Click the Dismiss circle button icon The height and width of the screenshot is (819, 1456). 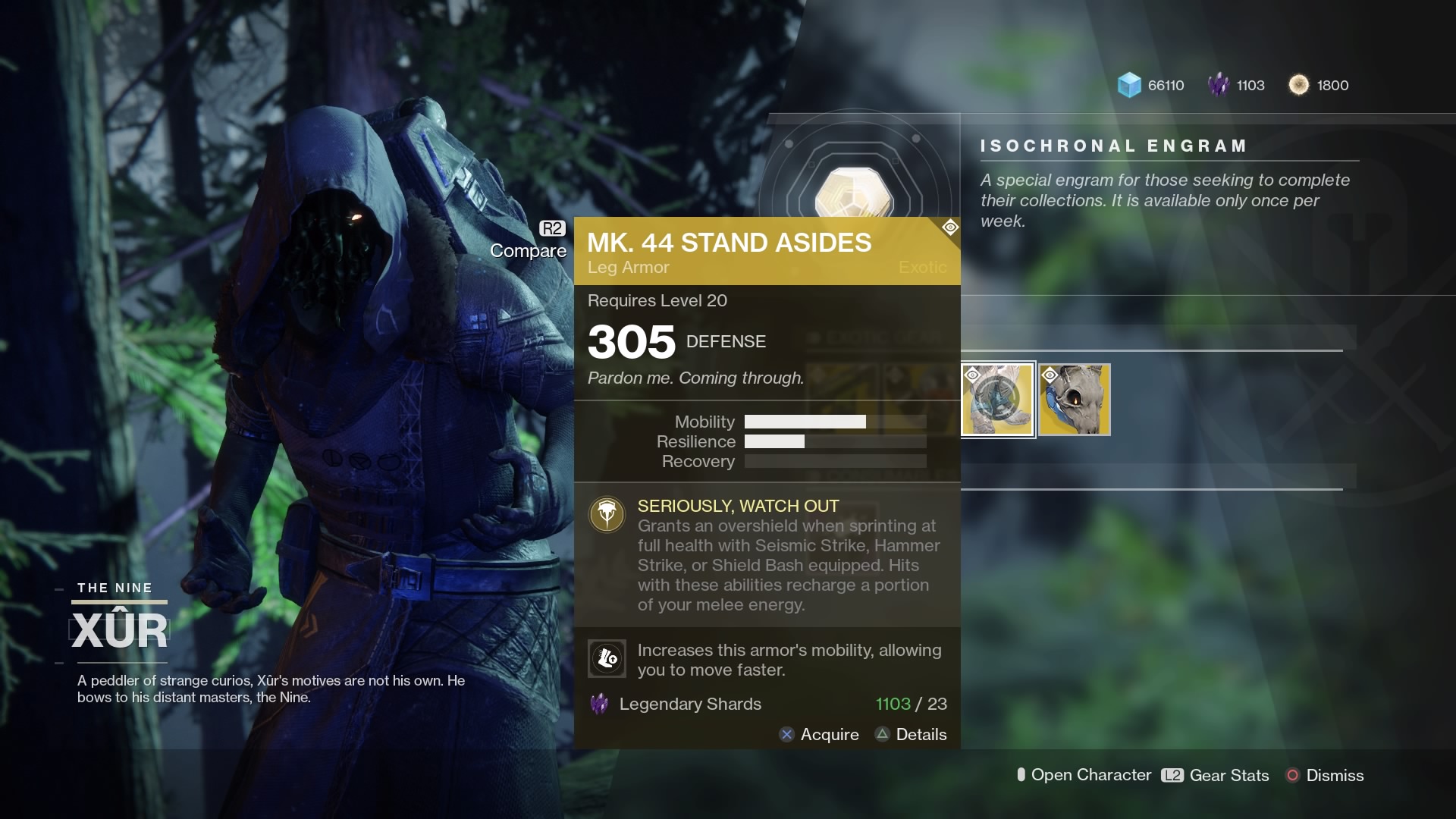point(1292,776)
